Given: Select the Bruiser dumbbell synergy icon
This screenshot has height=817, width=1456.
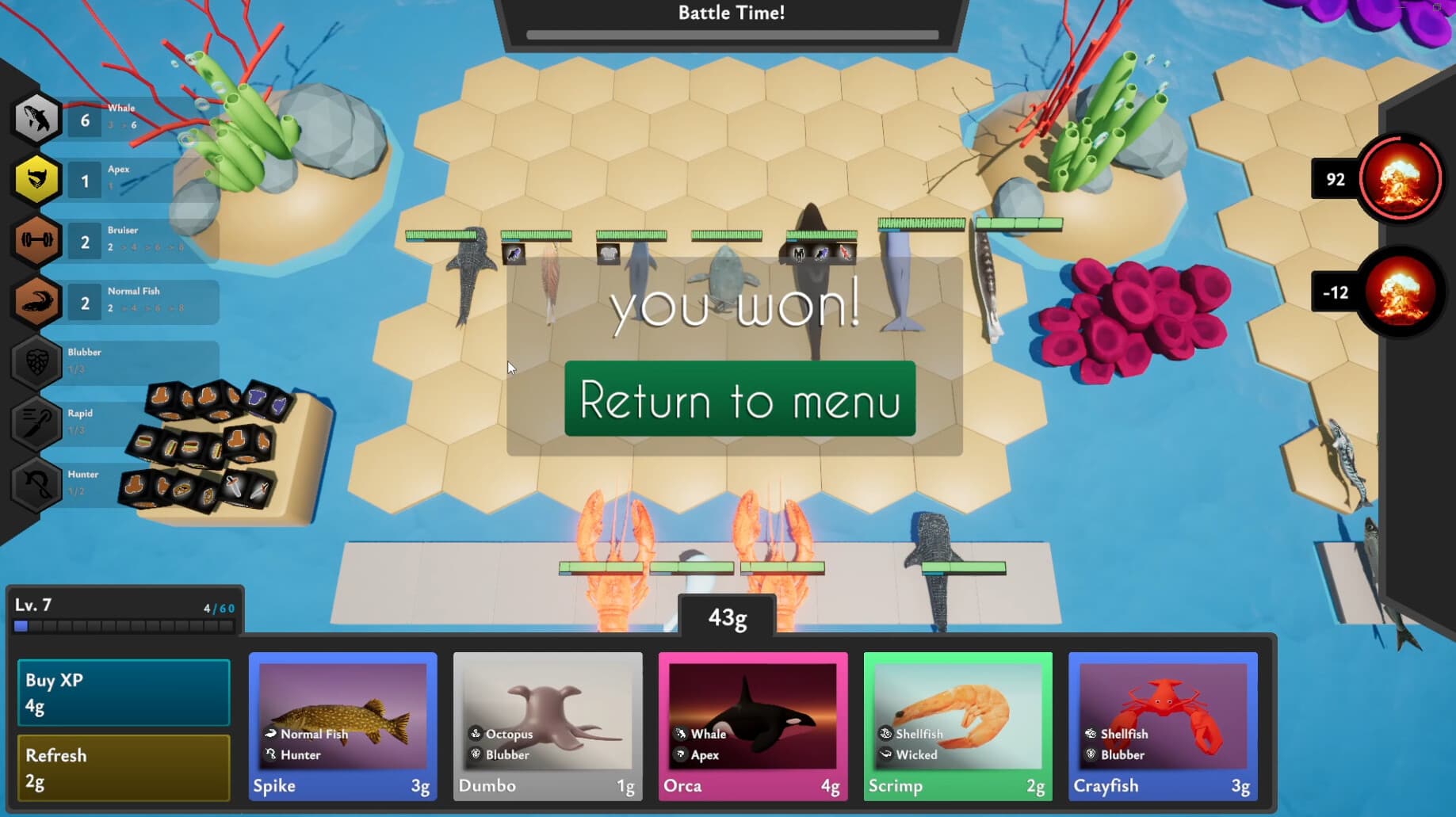Looking at the screenshot, I should point(35,241).
